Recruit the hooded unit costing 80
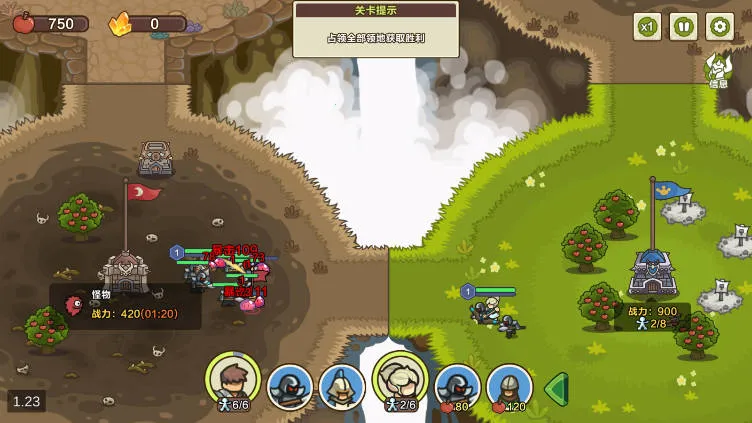This screenshot has width=752, height=423. tap(457, 387)
